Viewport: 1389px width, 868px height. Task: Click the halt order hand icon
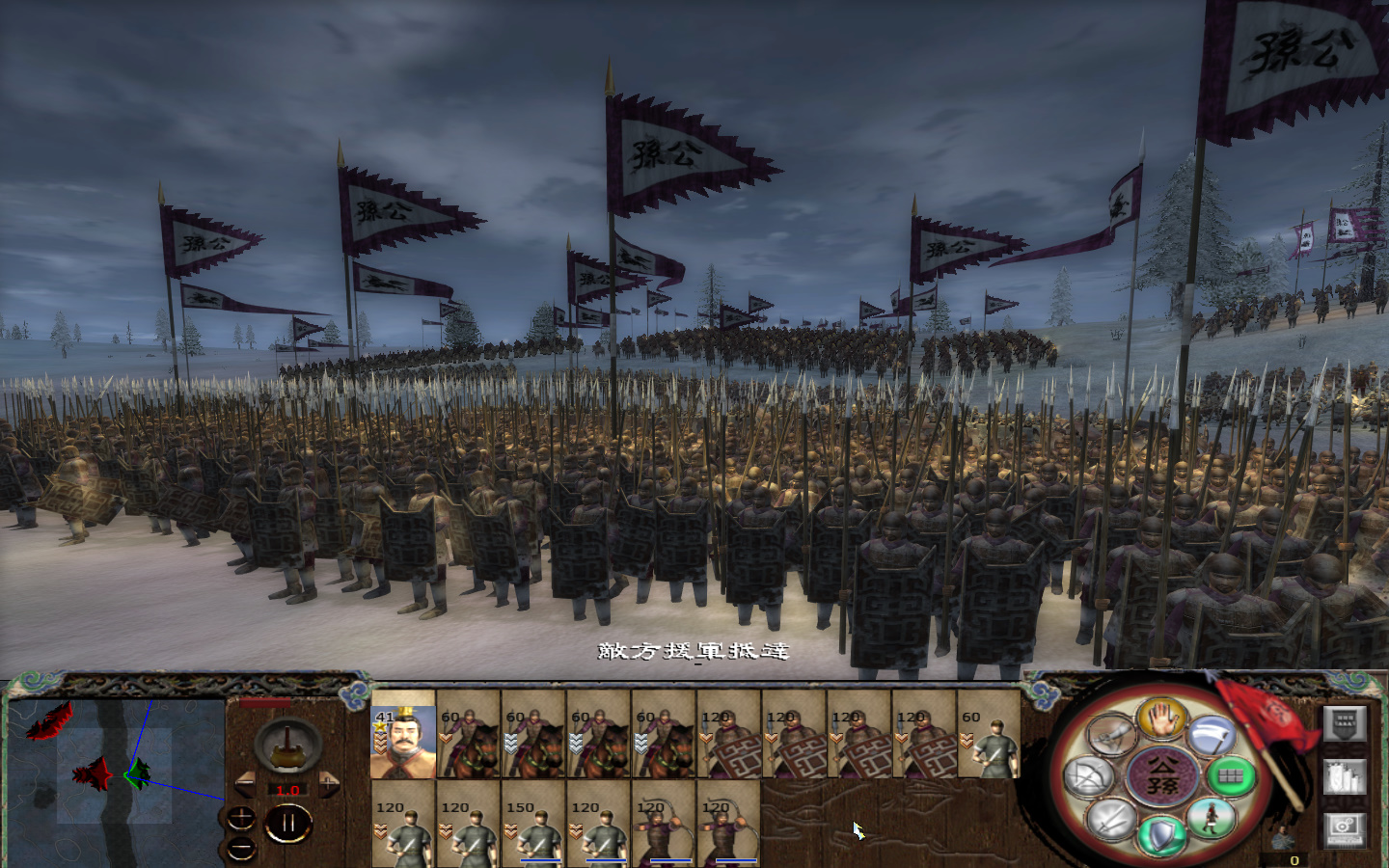click(1161, 722)
